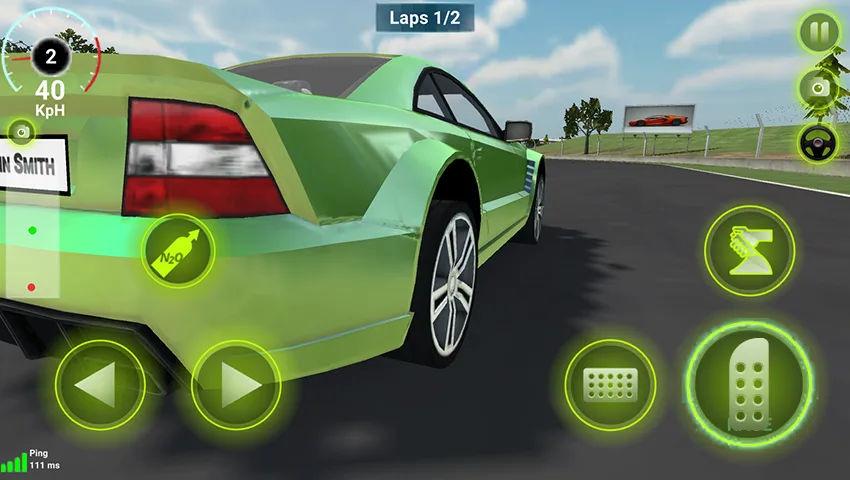The height and width of the screenshot is (480, 850).
Task: Steer right with the right arrow button
Action: (236, 386)
